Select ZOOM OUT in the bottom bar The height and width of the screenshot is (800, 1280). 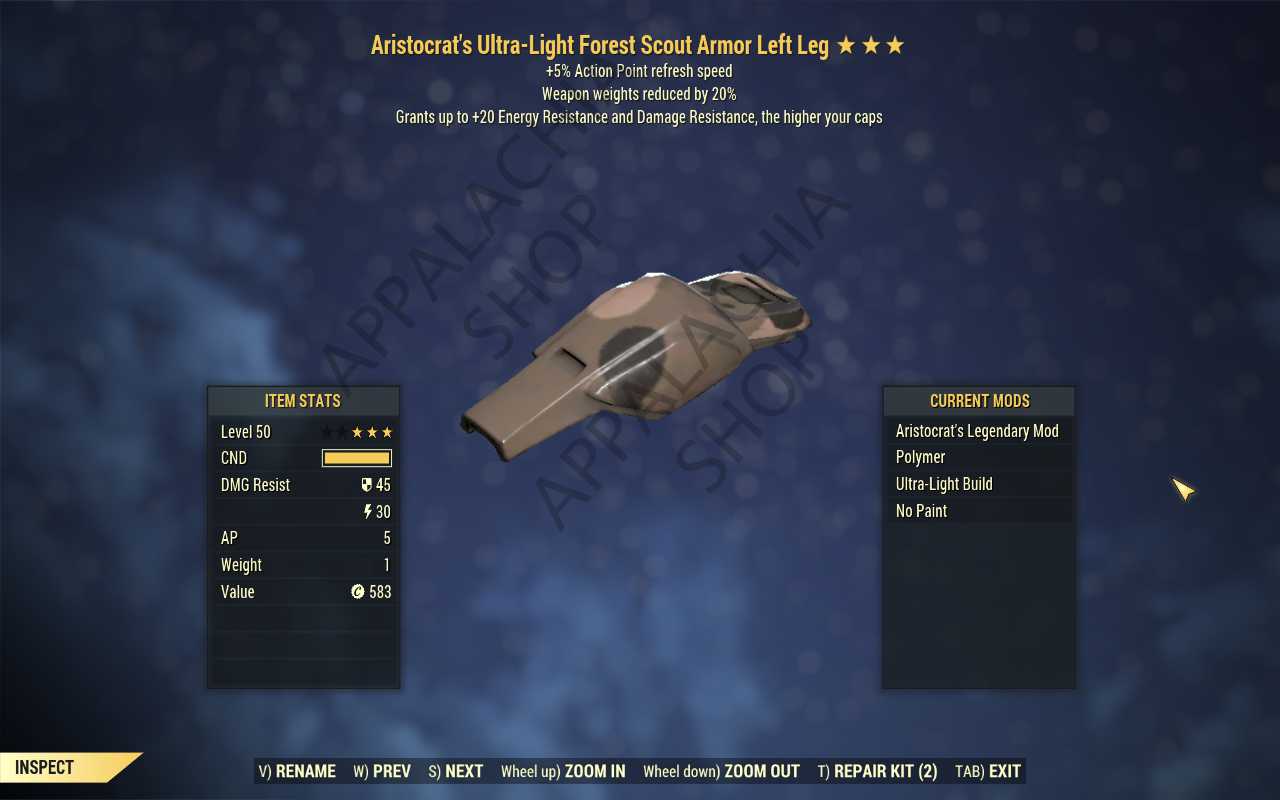click(721, 771)
